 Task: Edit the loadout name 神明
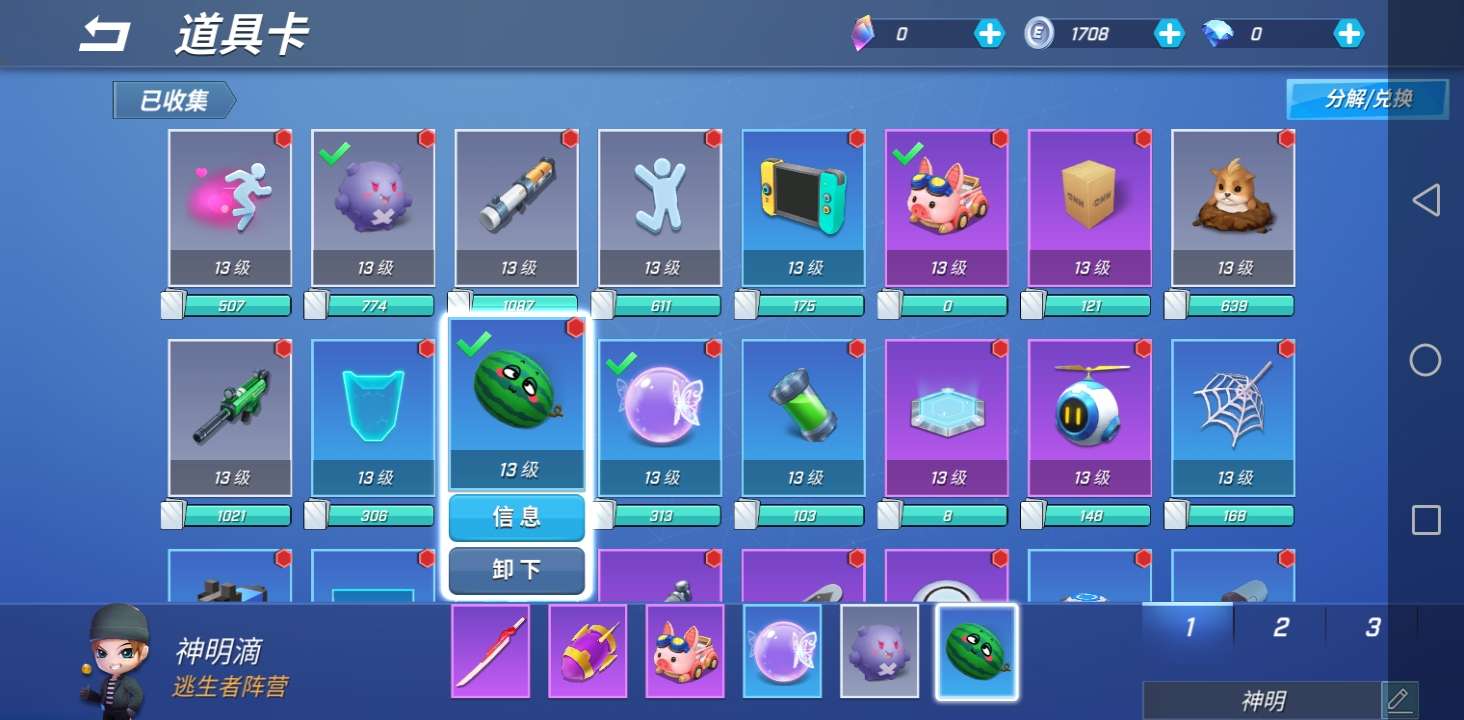[1398, 699]
